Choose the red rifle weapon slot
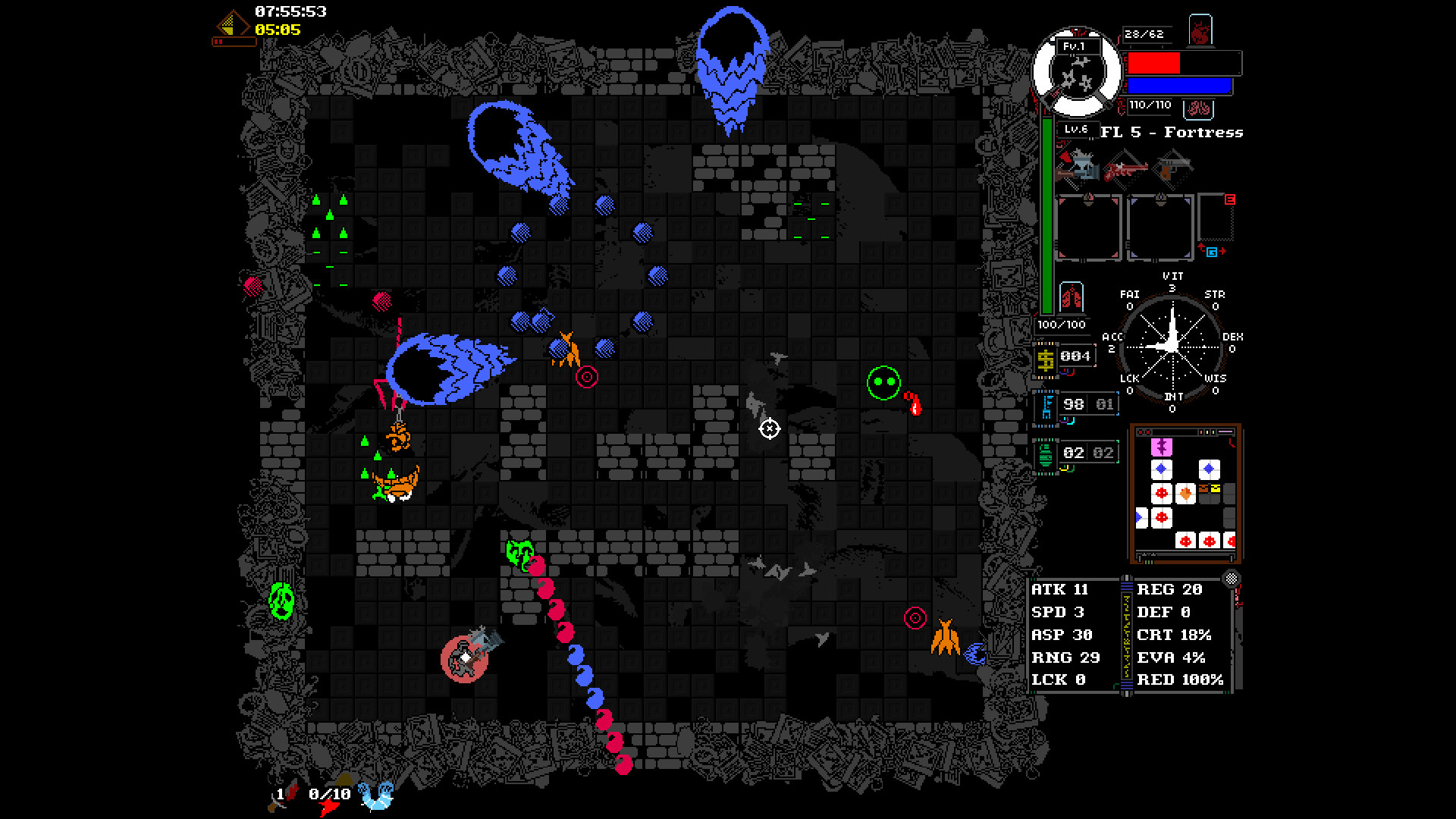1456x819 pixels. (1125, 169)
